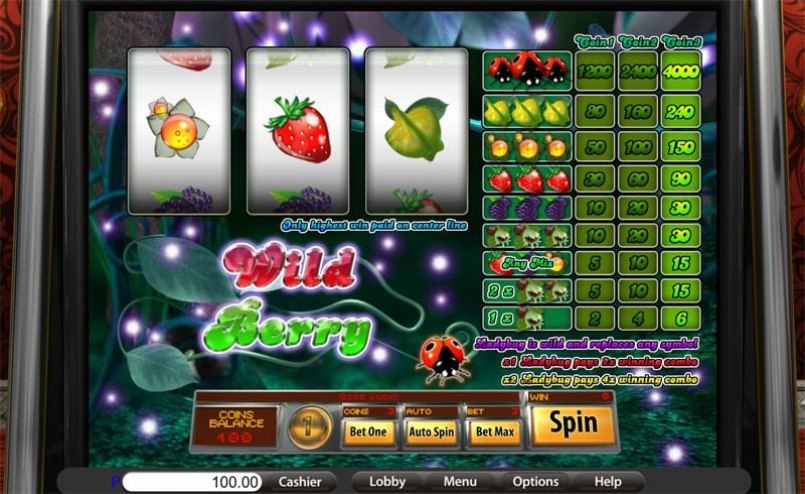Open the Options menu
Screen dimensions: 805x494
(535, 481)
